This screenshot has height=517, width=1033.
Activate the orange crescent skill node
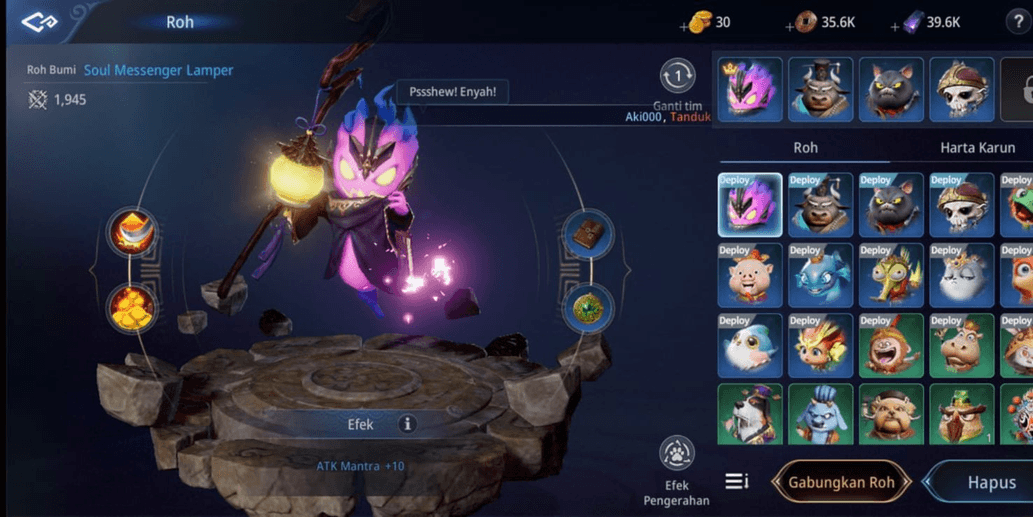coord(132,234)
